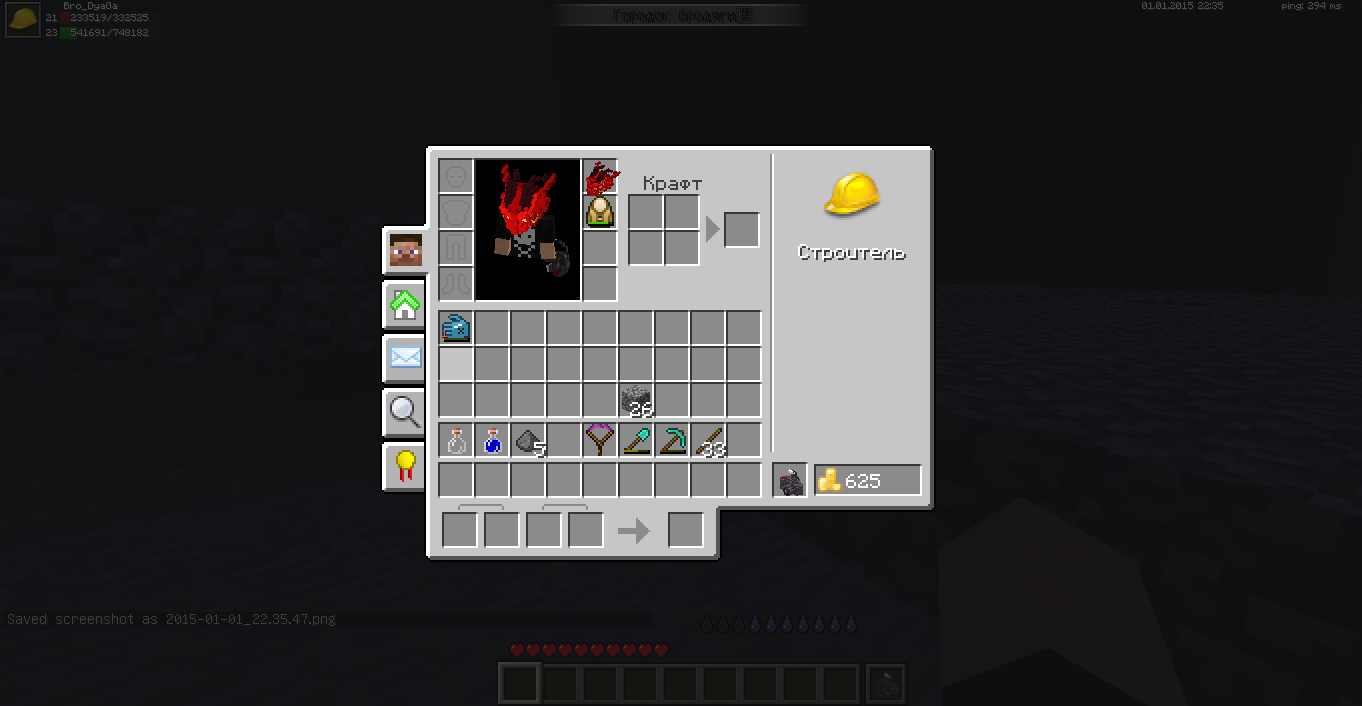Select the blue water potion
The height and width of the screenshot is (706, 1362).
(492, 441)
